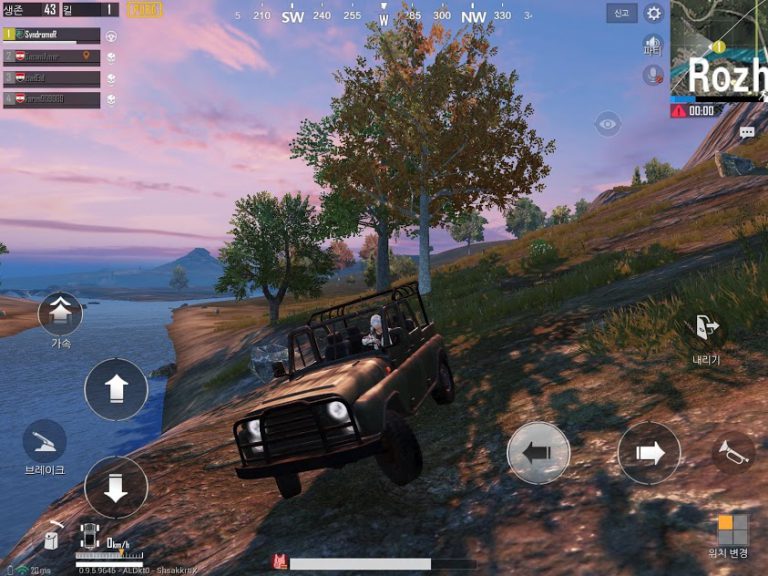Open the settings gear menu
This screenshot has width=768, height=576.
tap(654, 13)
